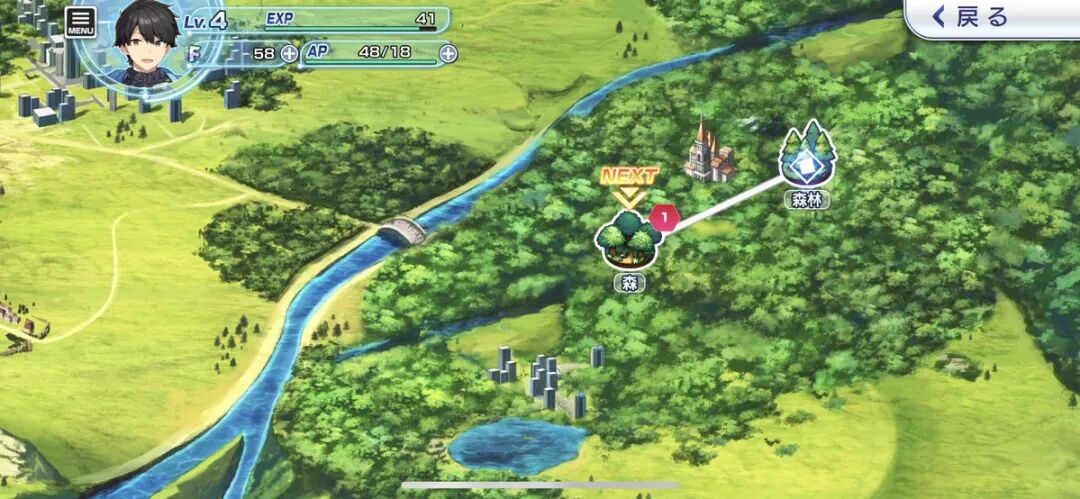Tap the plus button beside AP
The image size is (1080, 499).
click(448, 53)
